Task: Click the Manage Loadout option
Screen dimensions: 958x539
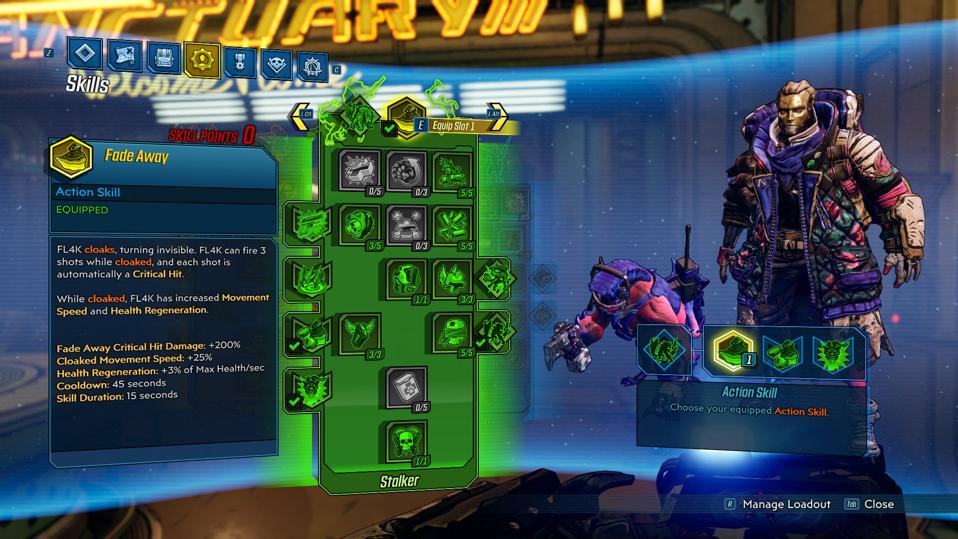Action: tap(785, 504)
